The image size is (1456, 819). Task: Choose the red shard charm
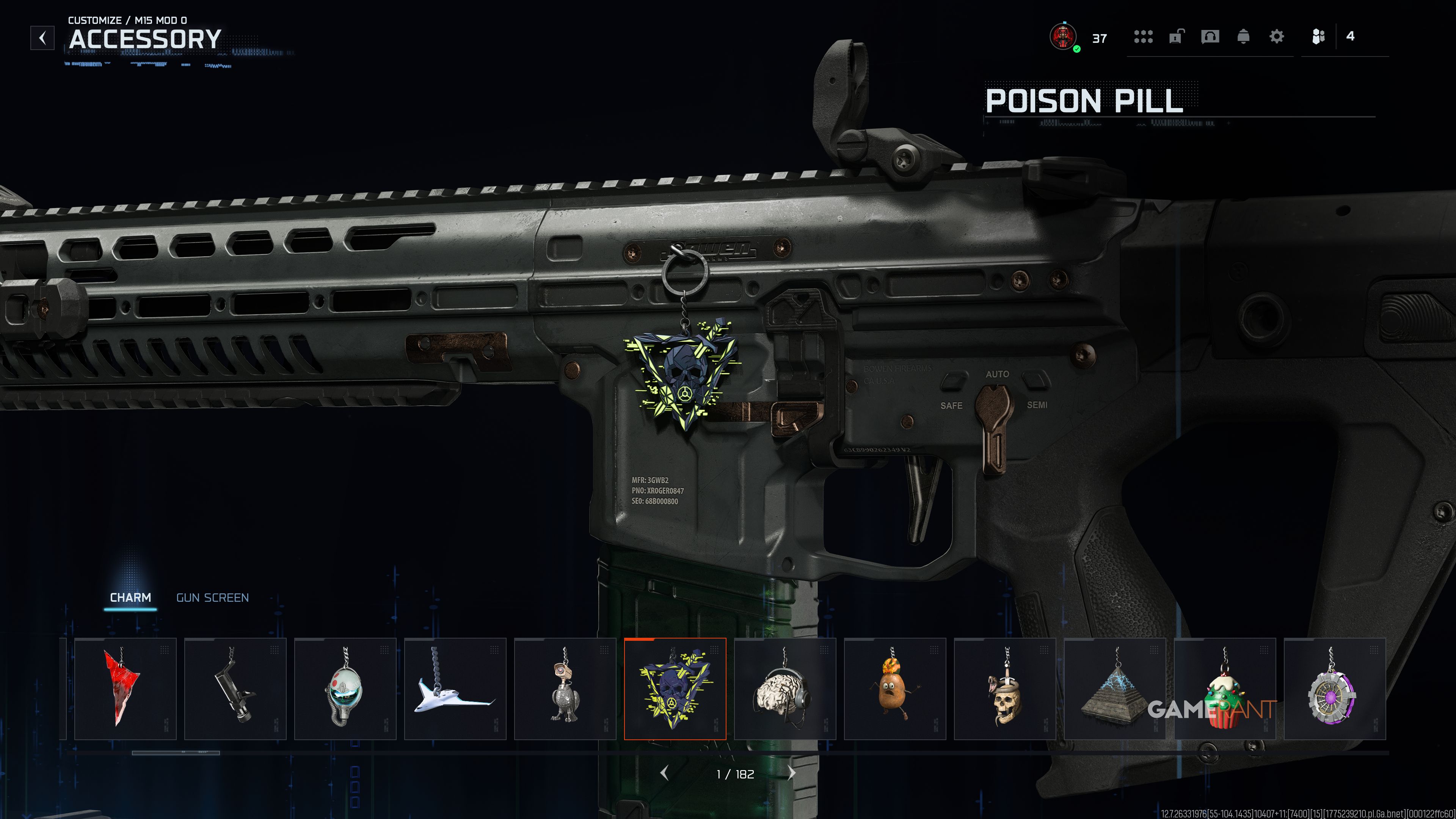(x=125, y=689)
